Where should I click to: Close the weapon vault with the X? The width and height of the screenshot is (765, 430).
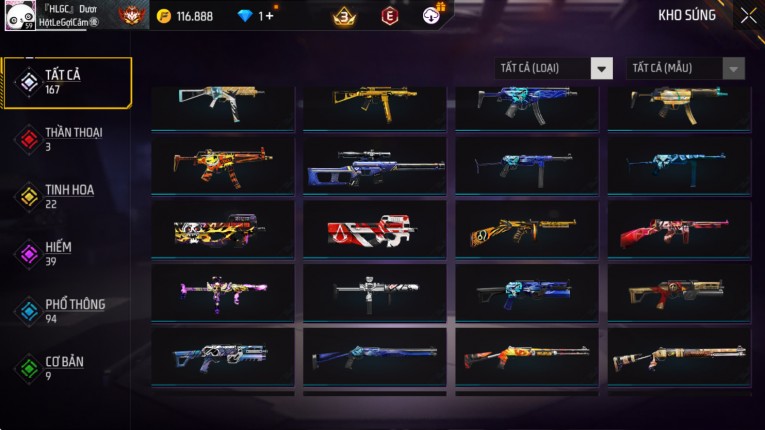pyautogui.click(x=748, y=16)
